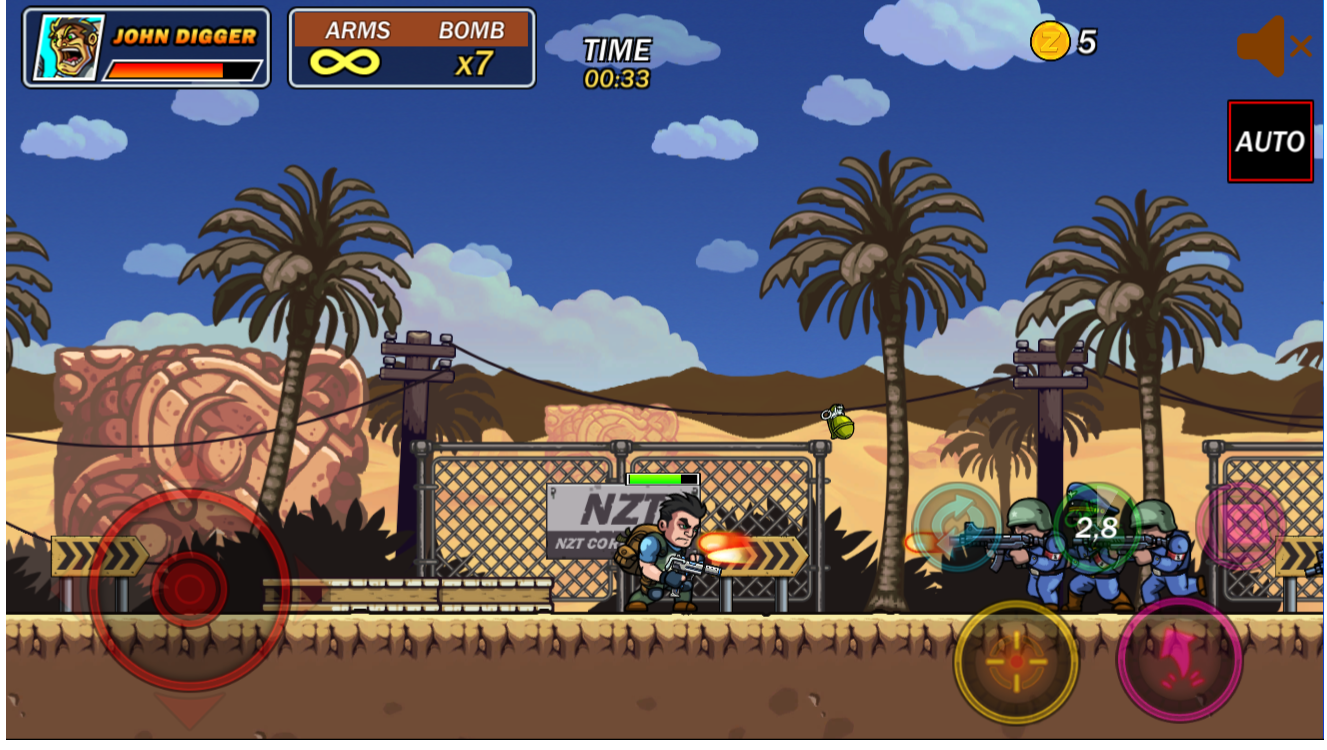Enable AUTO fire mode

pos(1270,140)
